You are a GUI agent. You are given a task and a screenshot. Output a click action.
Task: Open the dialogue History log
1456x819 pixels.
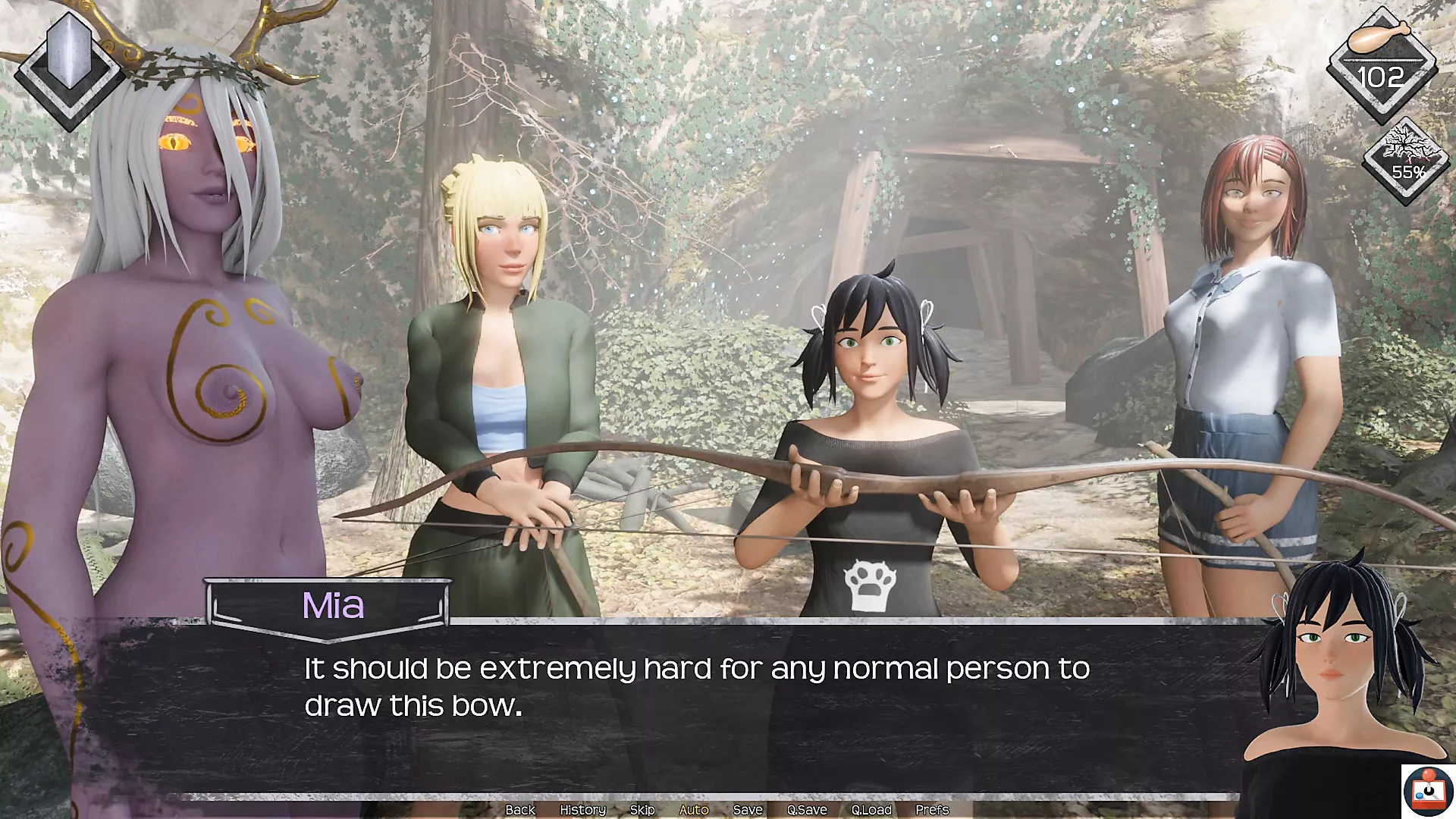pos(582,810)
